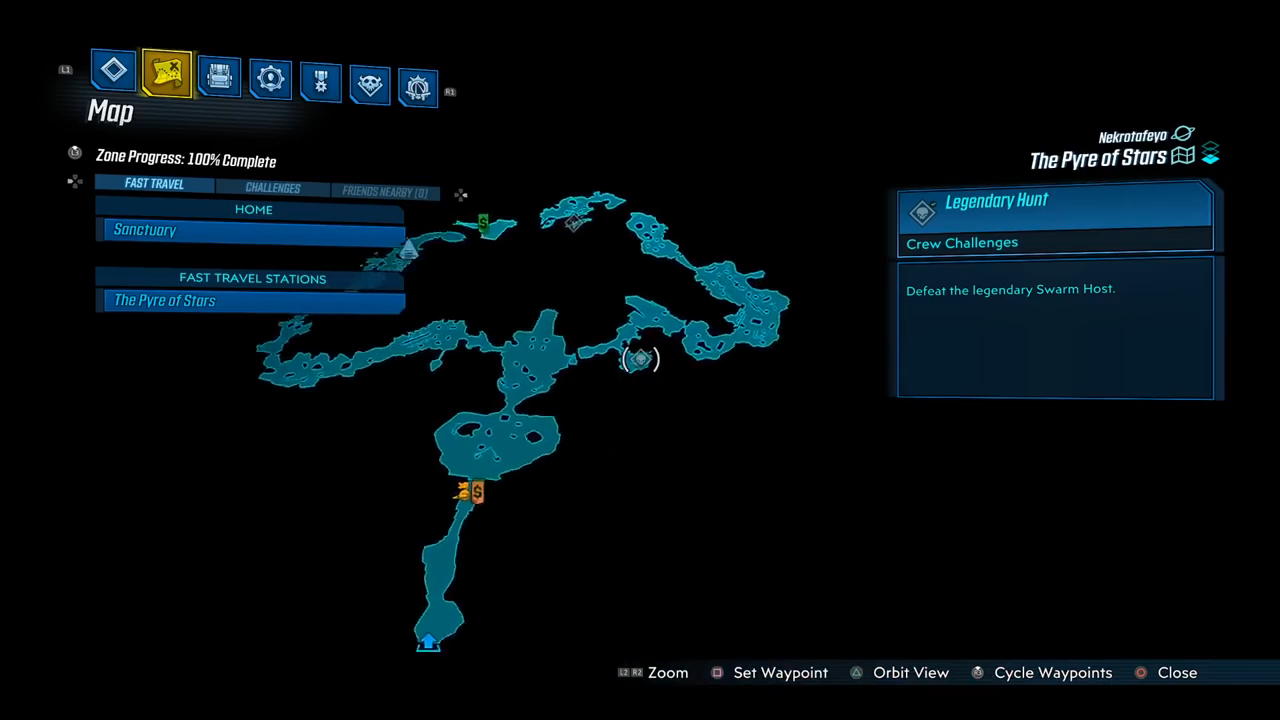Show the Challenges sub-tab
The image size is (1280, 720).
pos(272,188)
